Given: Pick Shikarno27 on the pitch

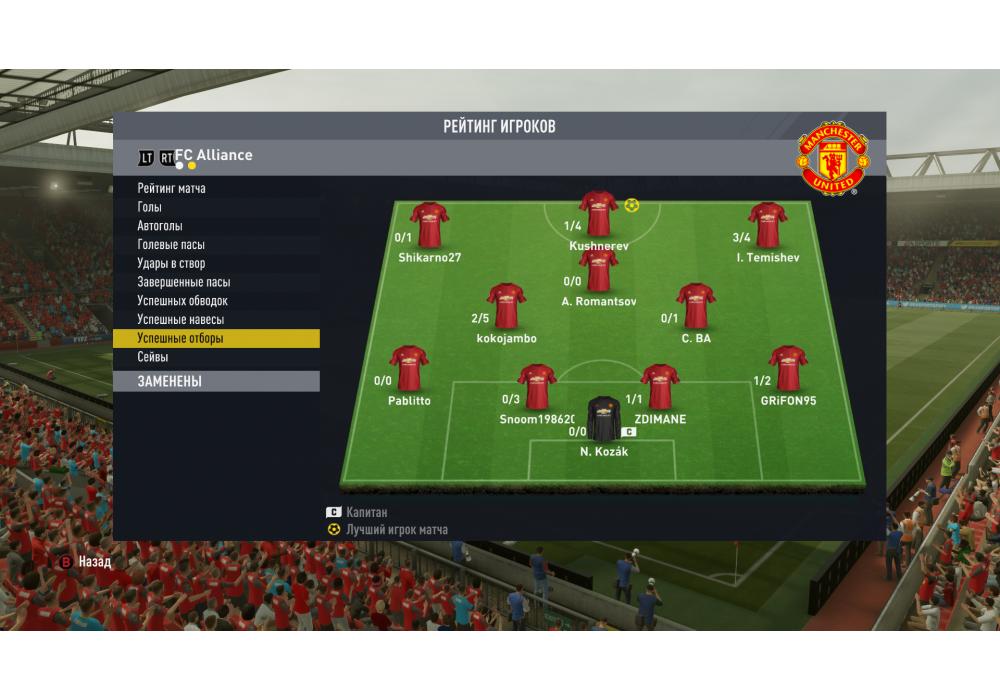Looking at the screenshot, I should [x=429, y=225].
